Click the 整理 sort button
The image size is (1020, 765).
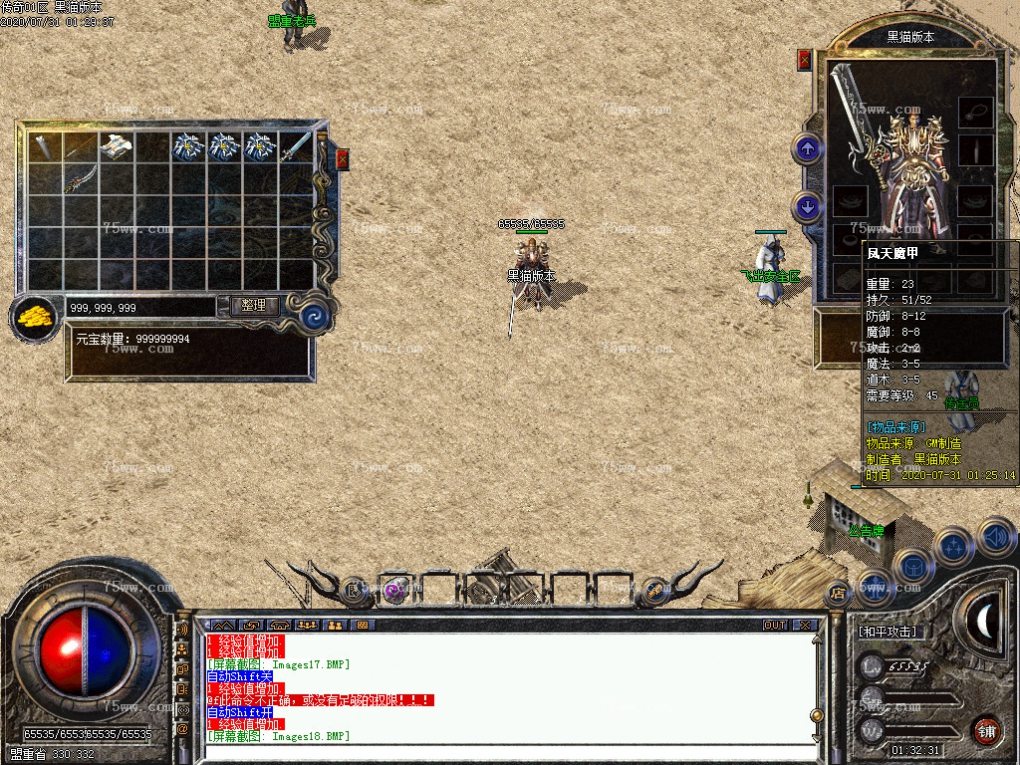(254, 306)
